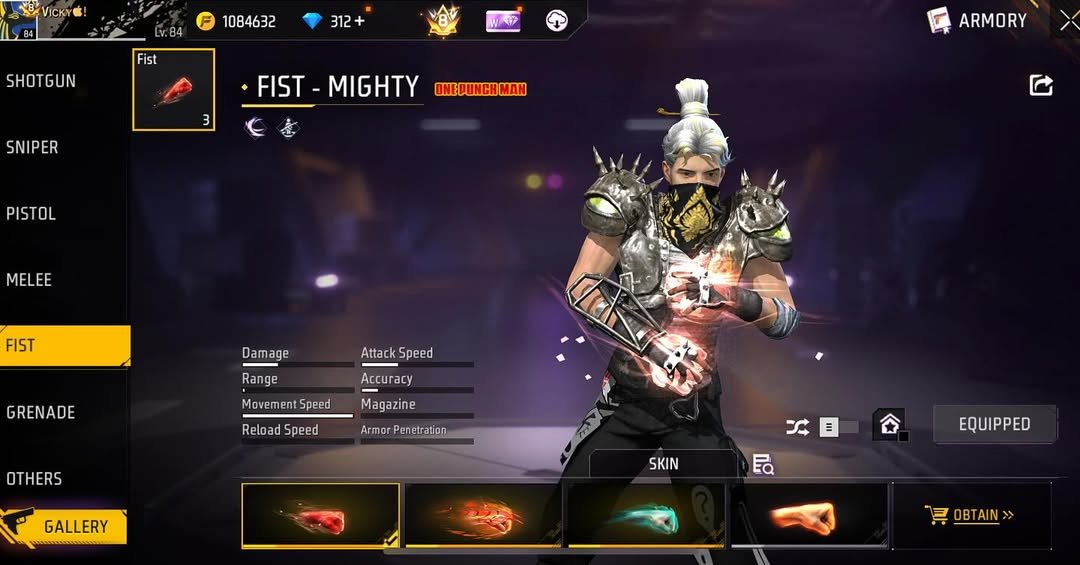This screenshot has height=565, width=1080.
Task: Open the Gallery button
Action: [65, 526]
